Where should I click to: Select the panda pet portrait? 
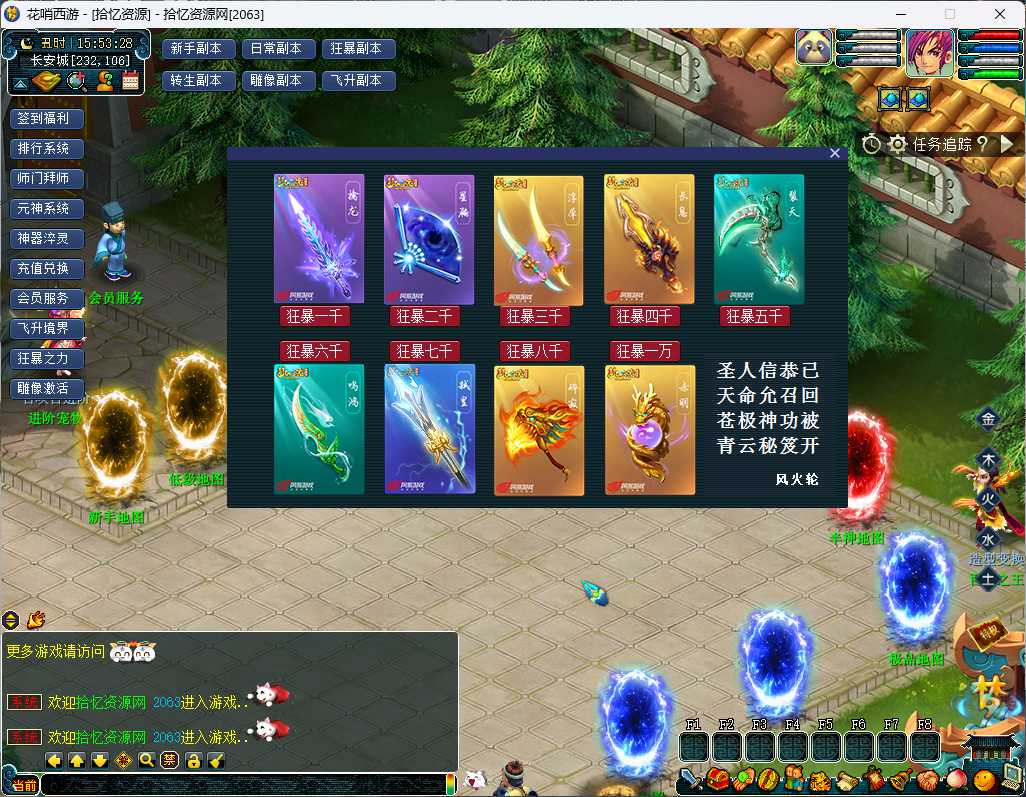coord(815,48)
